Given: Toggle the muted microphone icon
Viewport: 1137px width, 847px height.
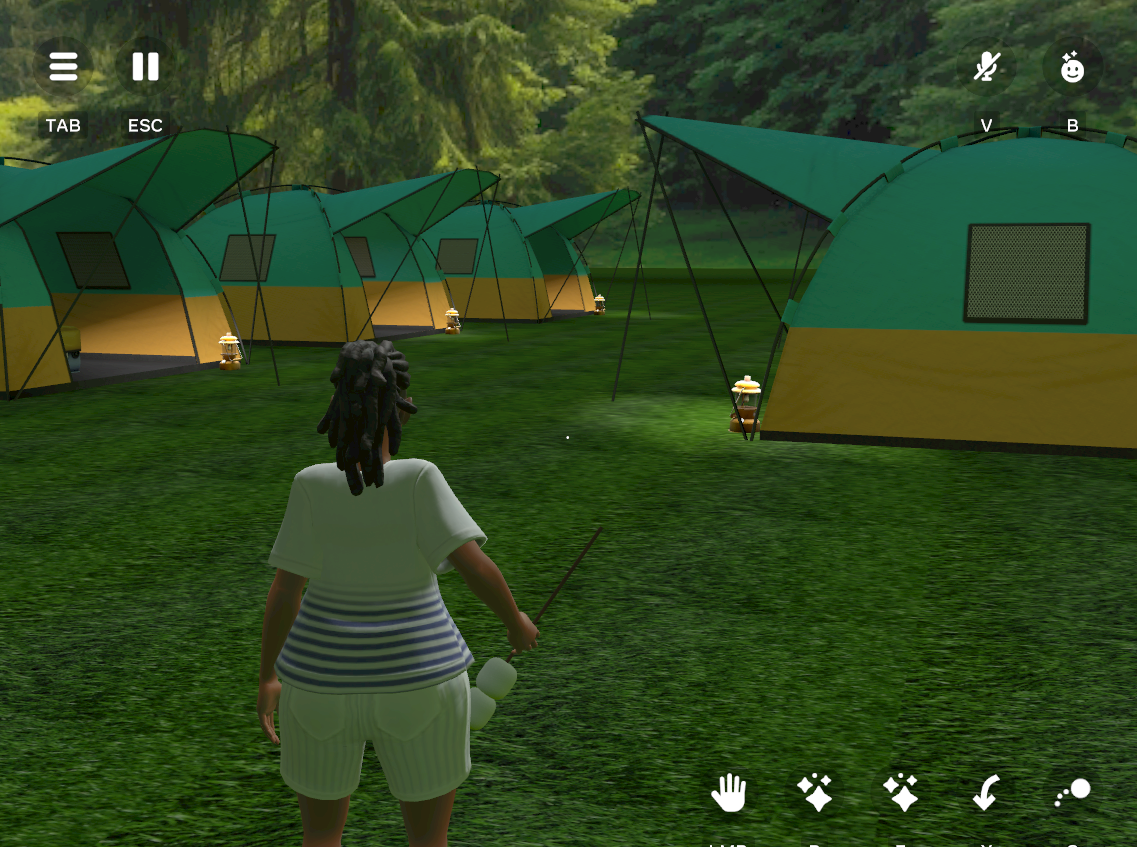Looking at the screenshot, I should click(986, 68).
